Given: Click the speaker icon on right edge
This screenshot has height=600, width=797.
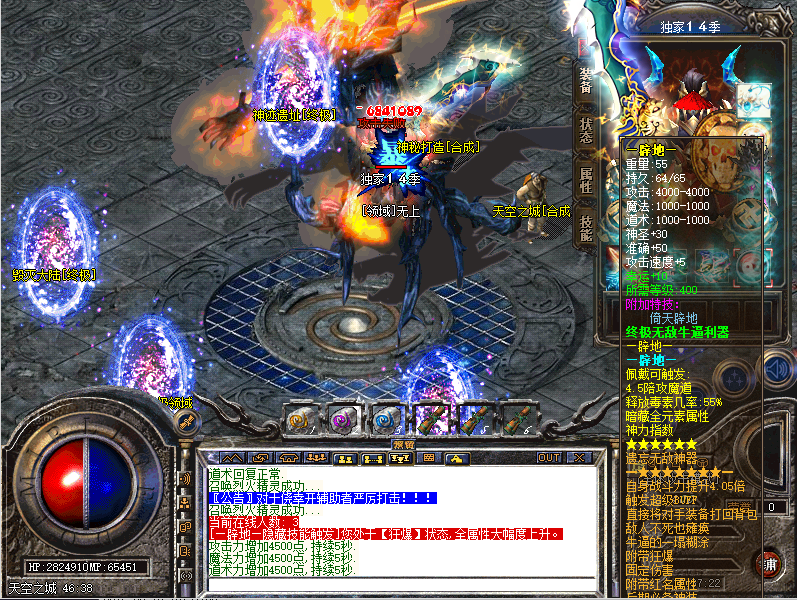Looking at the screenshot, I should point(777,372).
